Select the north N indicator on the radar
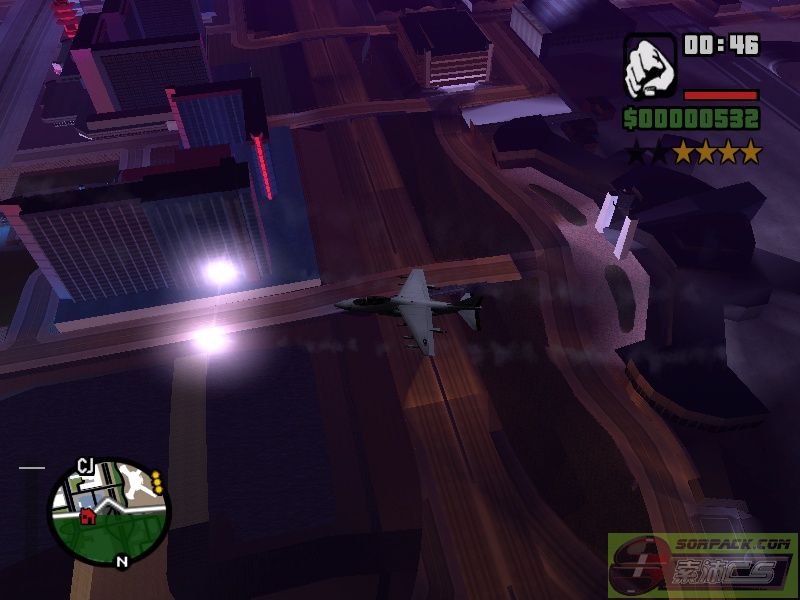This screenshot has width=800, height=600. pos(122,562)
